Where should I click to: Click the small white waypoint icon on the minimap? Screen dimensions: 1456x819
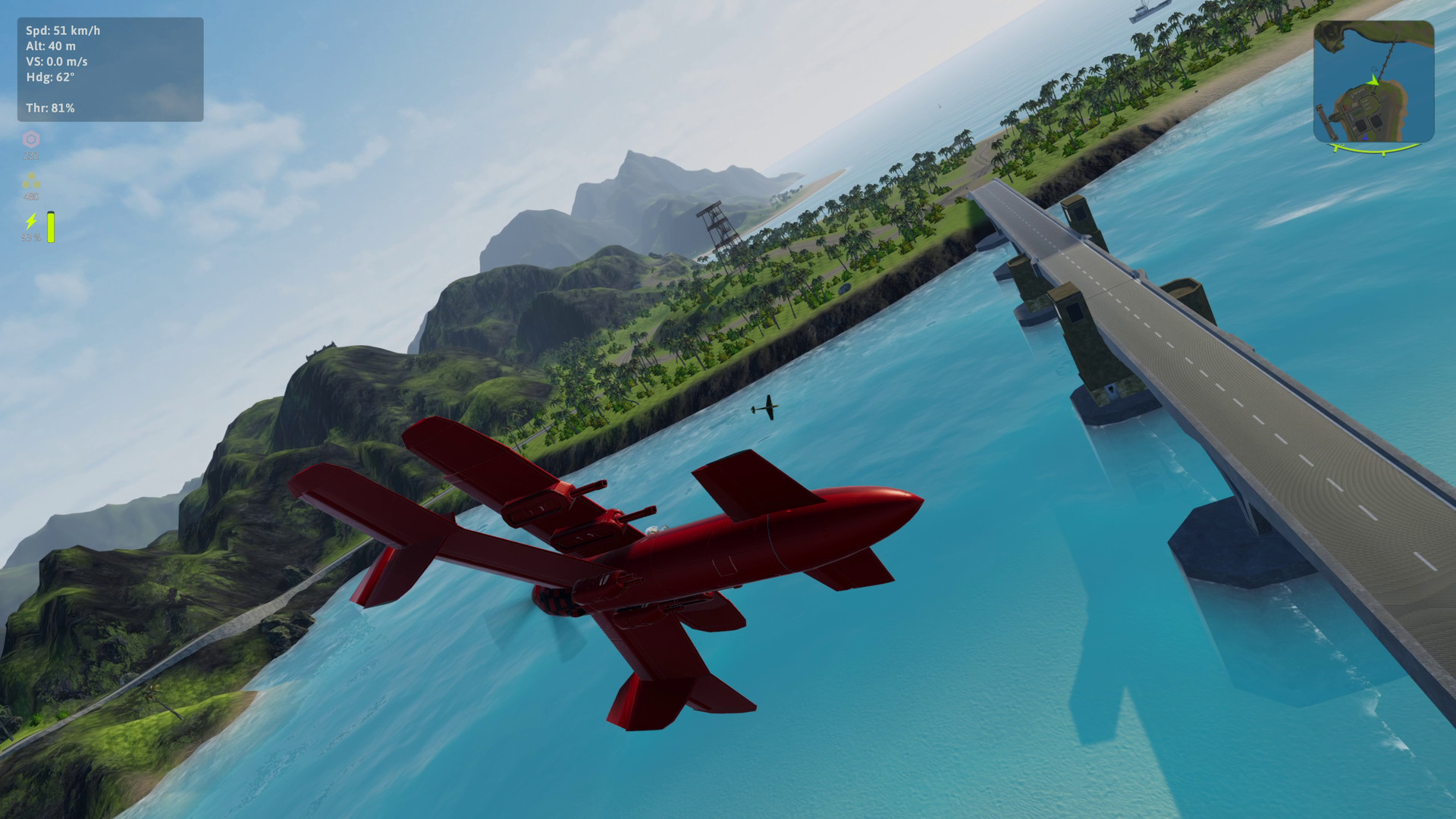[x=1374, y=69]
